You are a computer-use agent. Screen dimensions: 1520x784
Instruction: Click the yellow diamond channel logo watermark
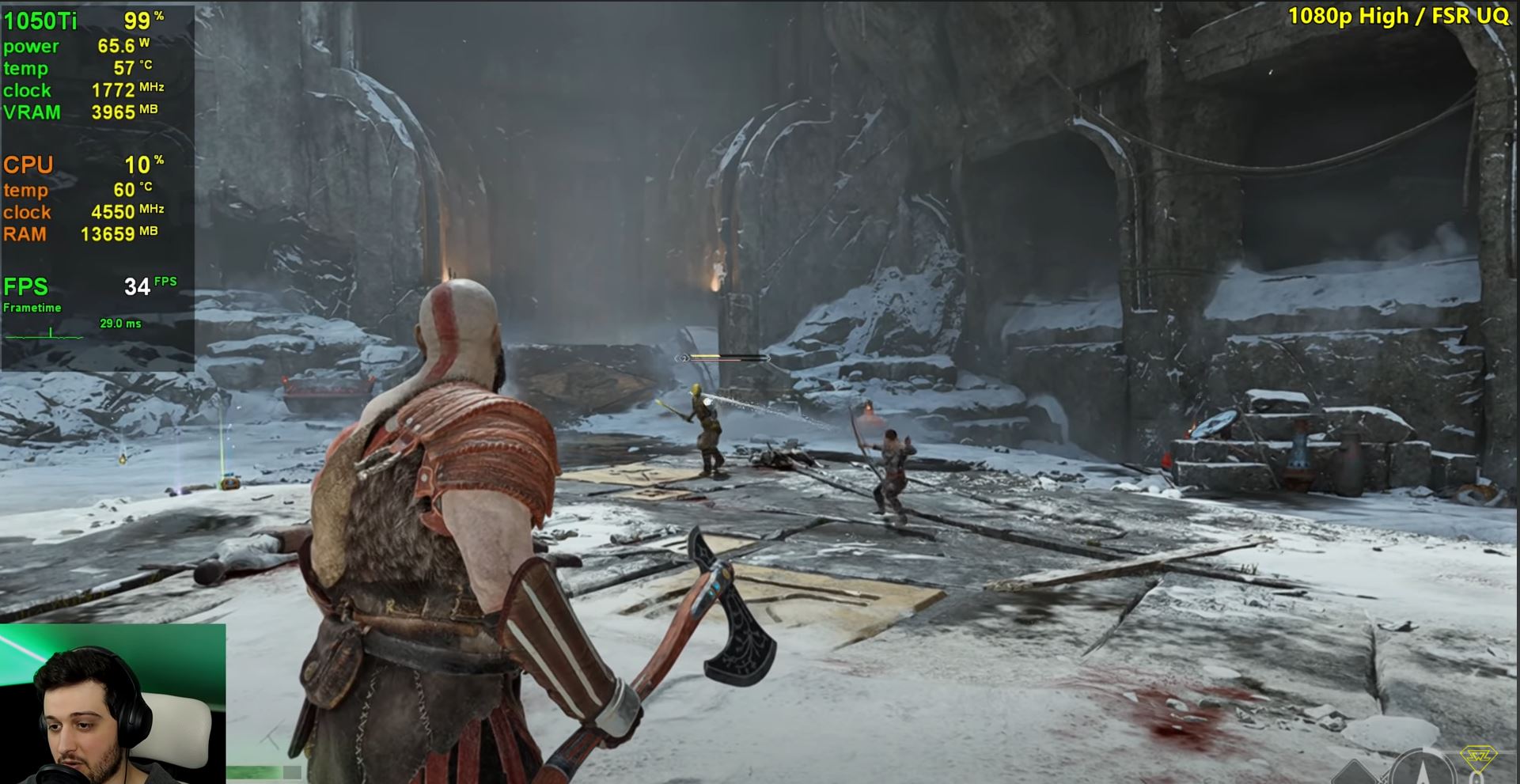1479,757
